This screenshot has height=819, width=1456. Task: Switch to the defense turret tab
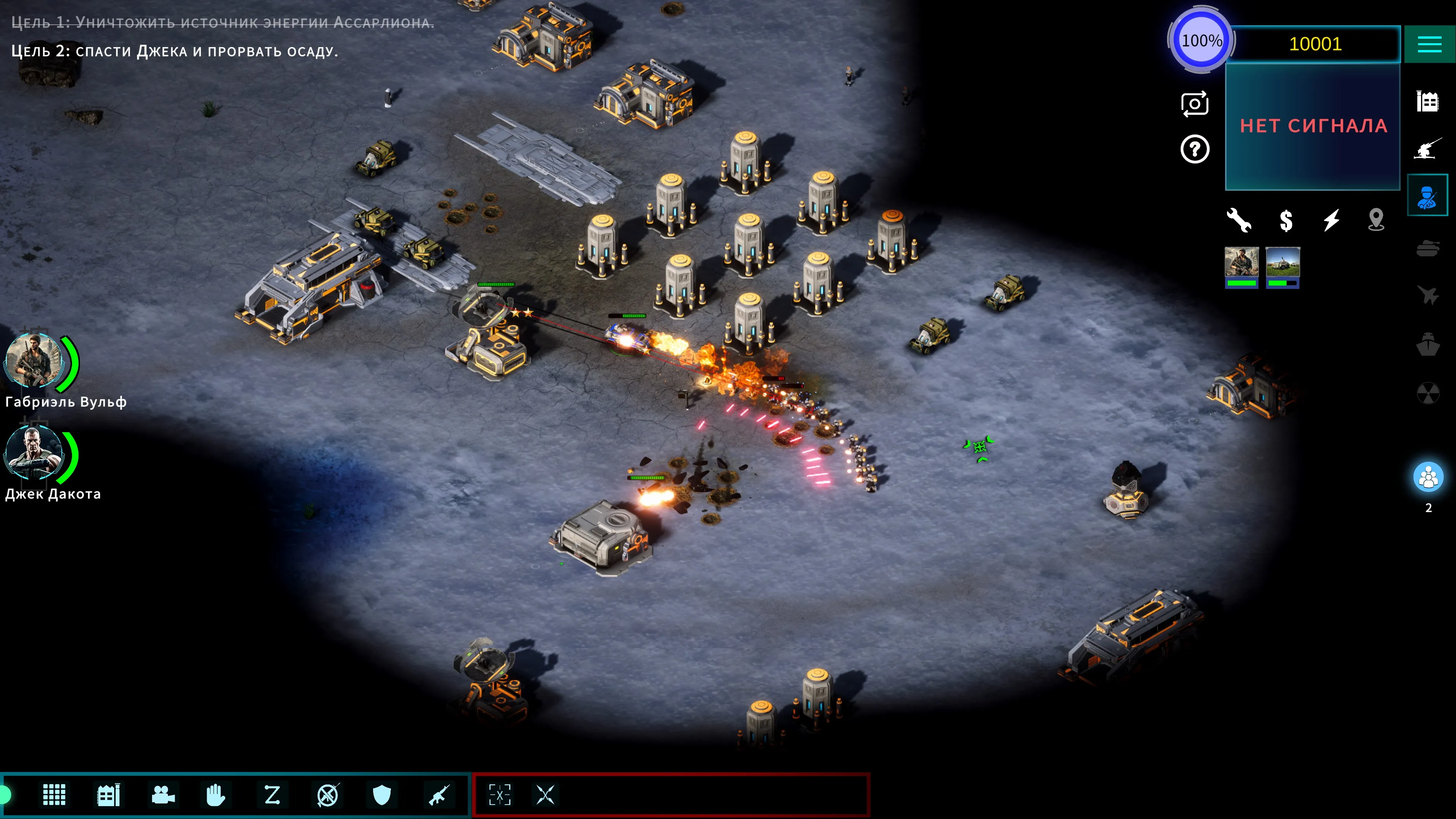(x=1427, y=149)
